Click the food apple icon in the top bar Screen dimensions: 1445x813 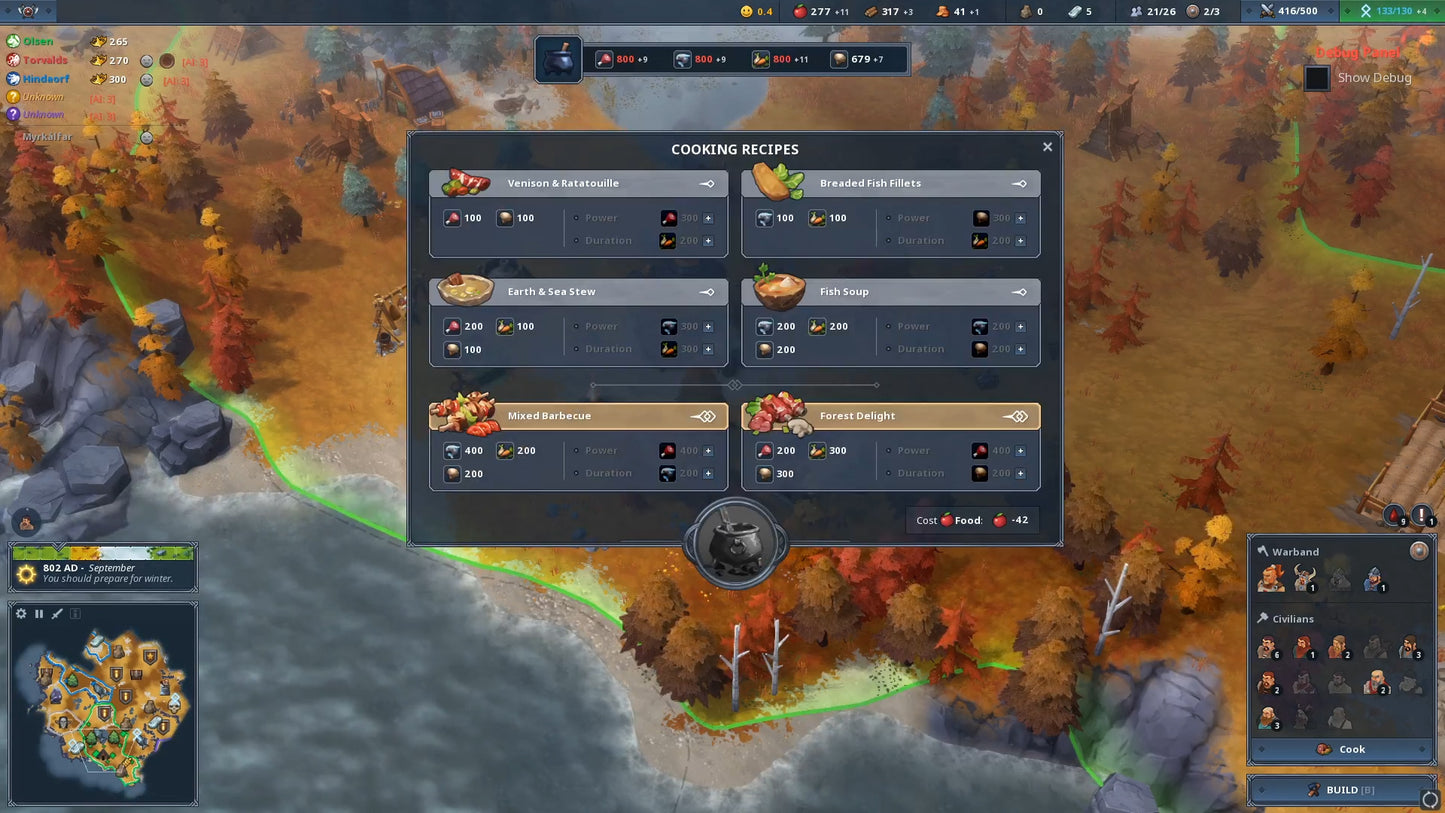coord(799,11)
